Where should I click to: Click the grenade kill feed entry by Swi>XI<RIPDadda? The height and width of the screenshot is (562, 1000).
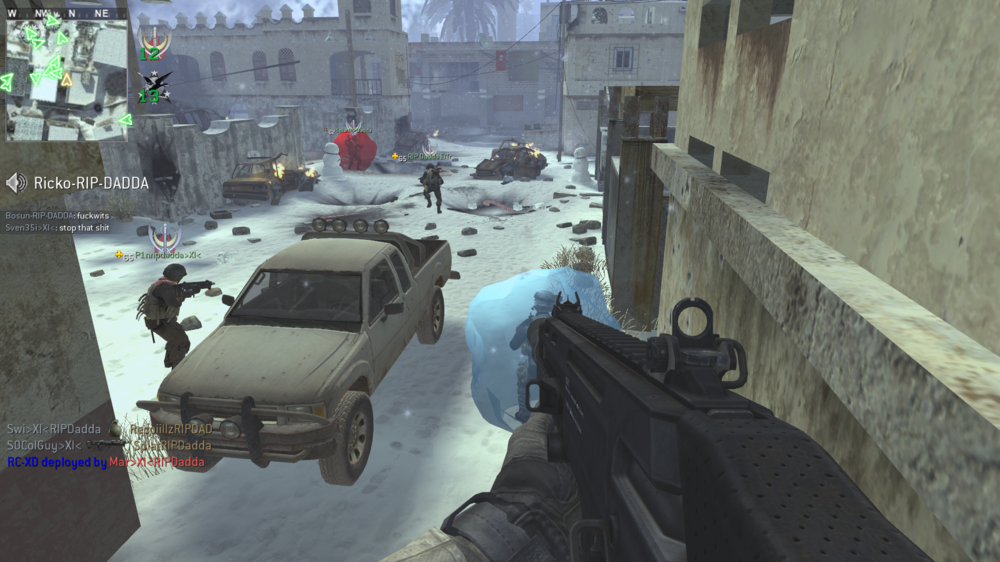coord(110,429)
